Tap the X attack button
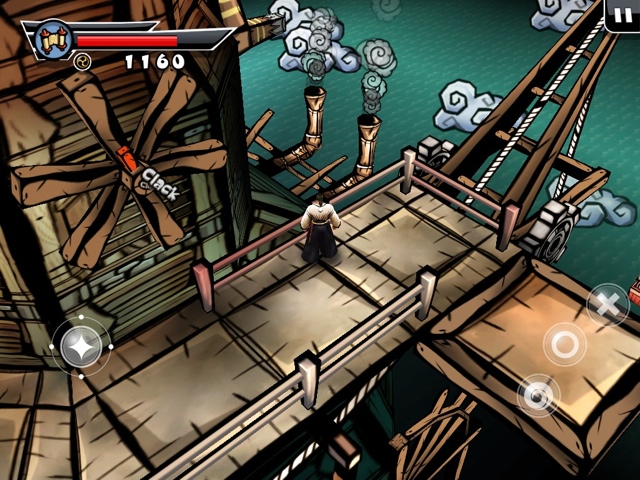The width and height of the screenshot is (640, 480). pos(606,303)
